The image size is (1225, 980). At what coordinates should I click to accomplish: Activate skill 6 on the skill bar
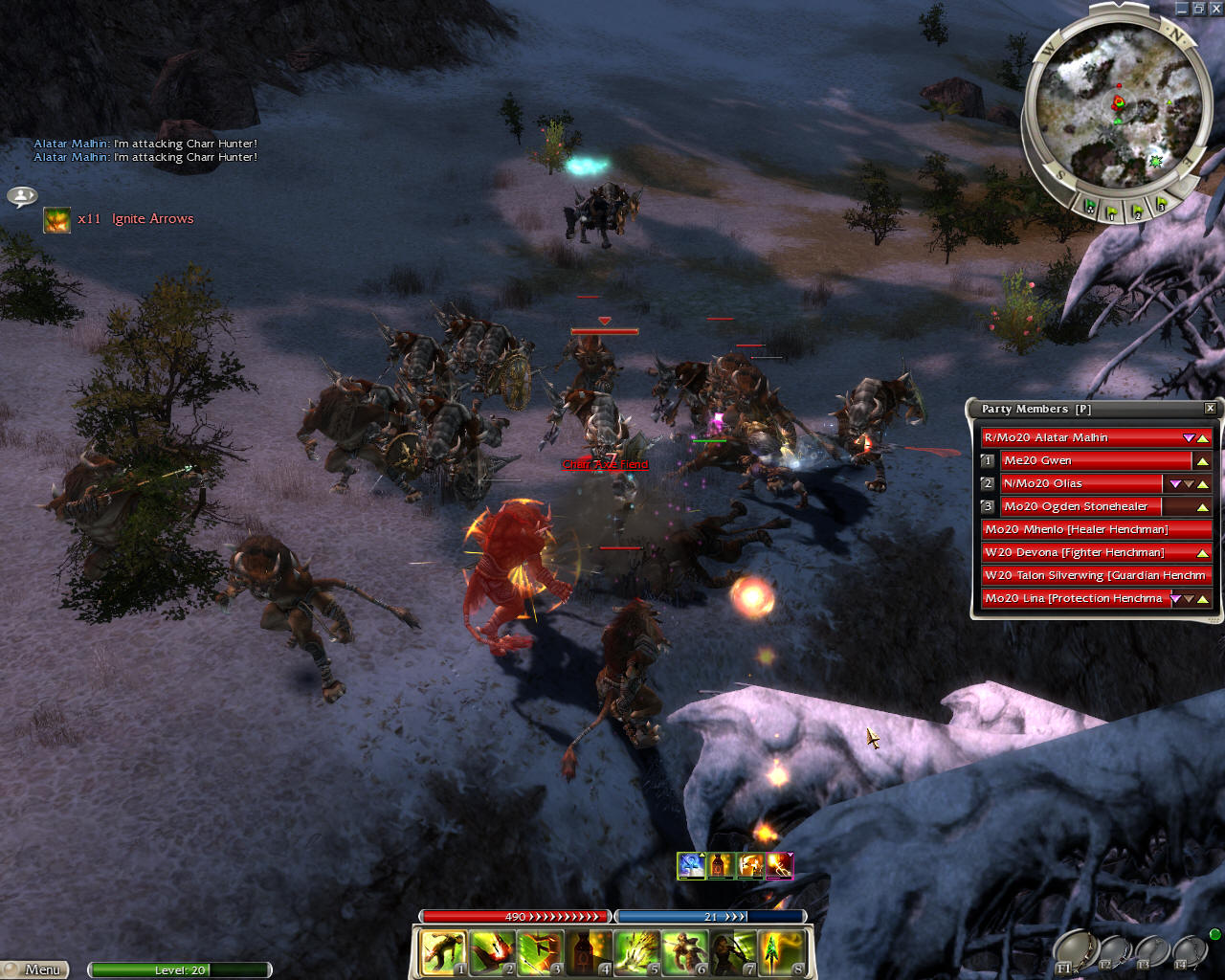(x=685, y=953)
